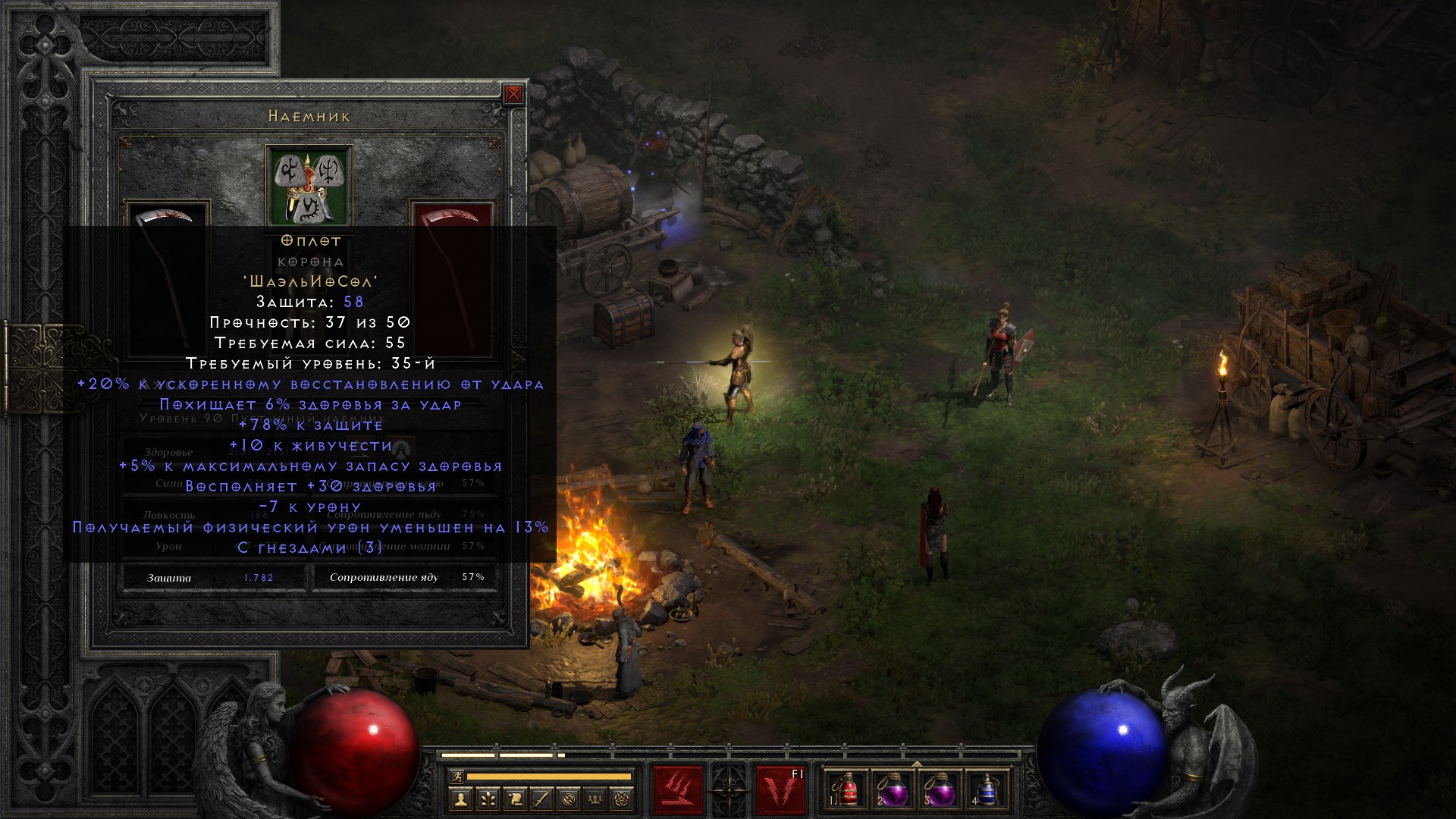Screen dimensions: 1456x819
Task: Select the red claw left-click skill
Action: [x=679, y=790]
